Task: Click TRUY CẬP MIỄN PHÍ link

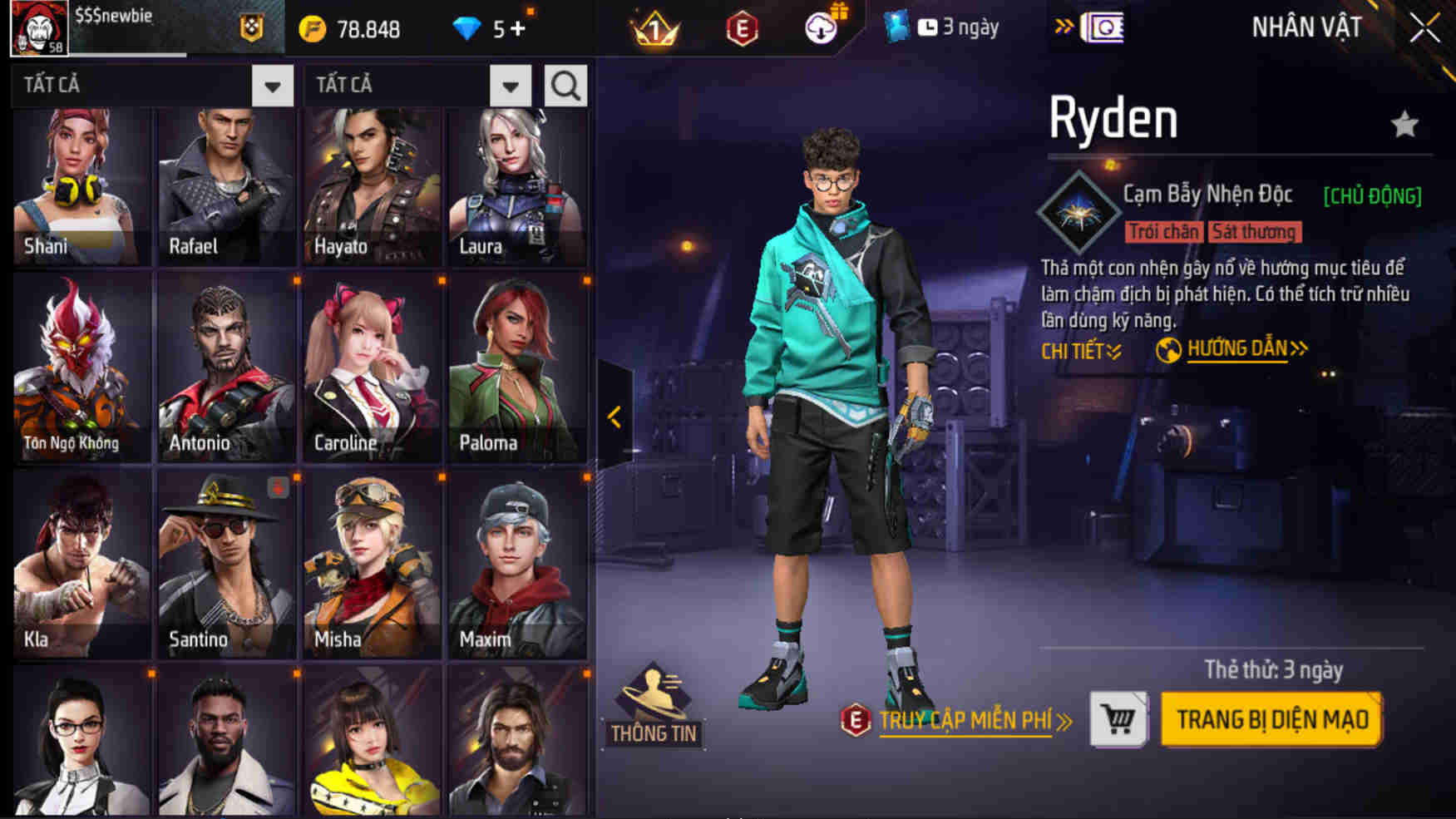Action: pyautogui.click(x=966, y=721)
